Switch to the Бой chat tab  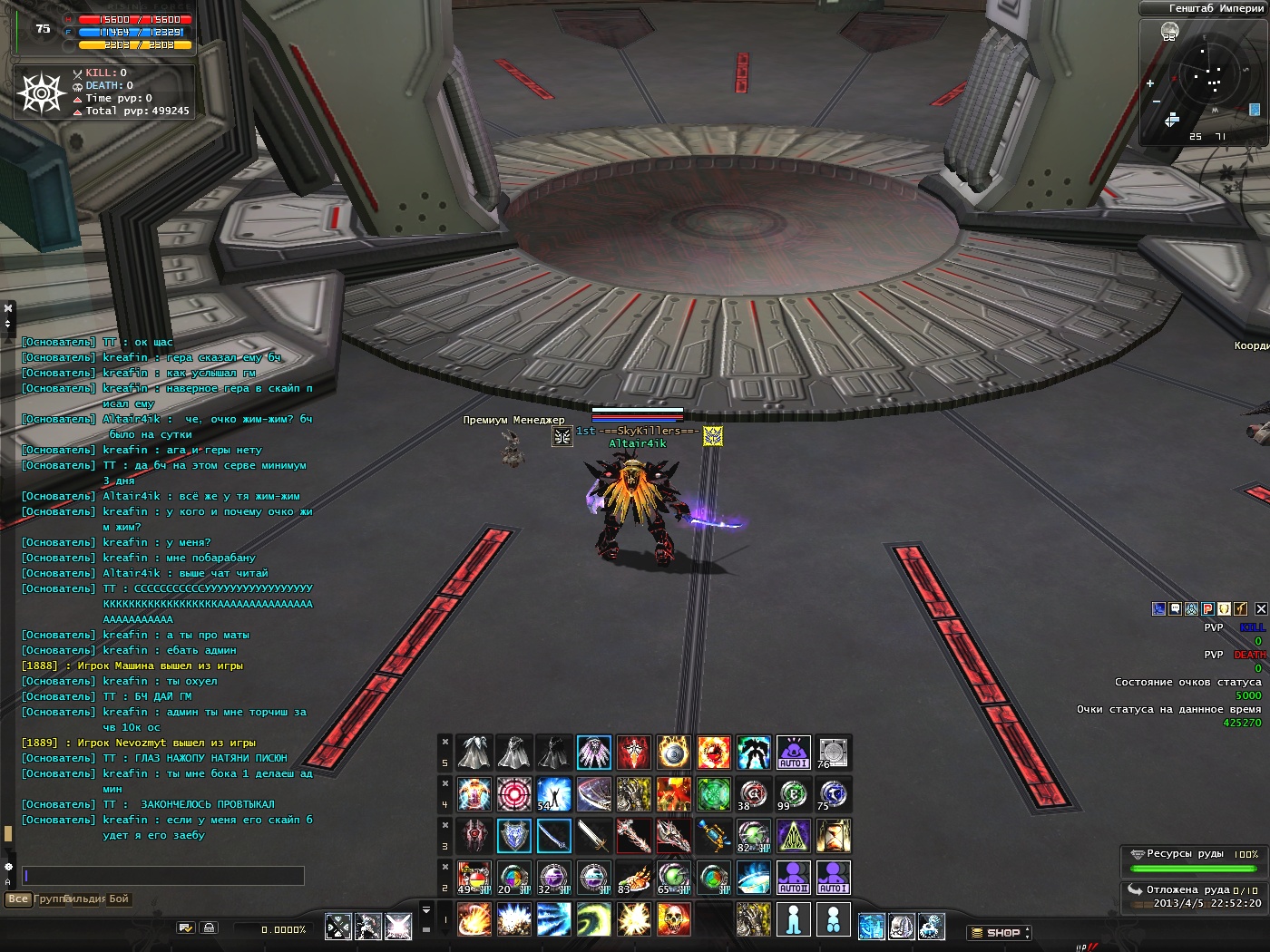119,899
